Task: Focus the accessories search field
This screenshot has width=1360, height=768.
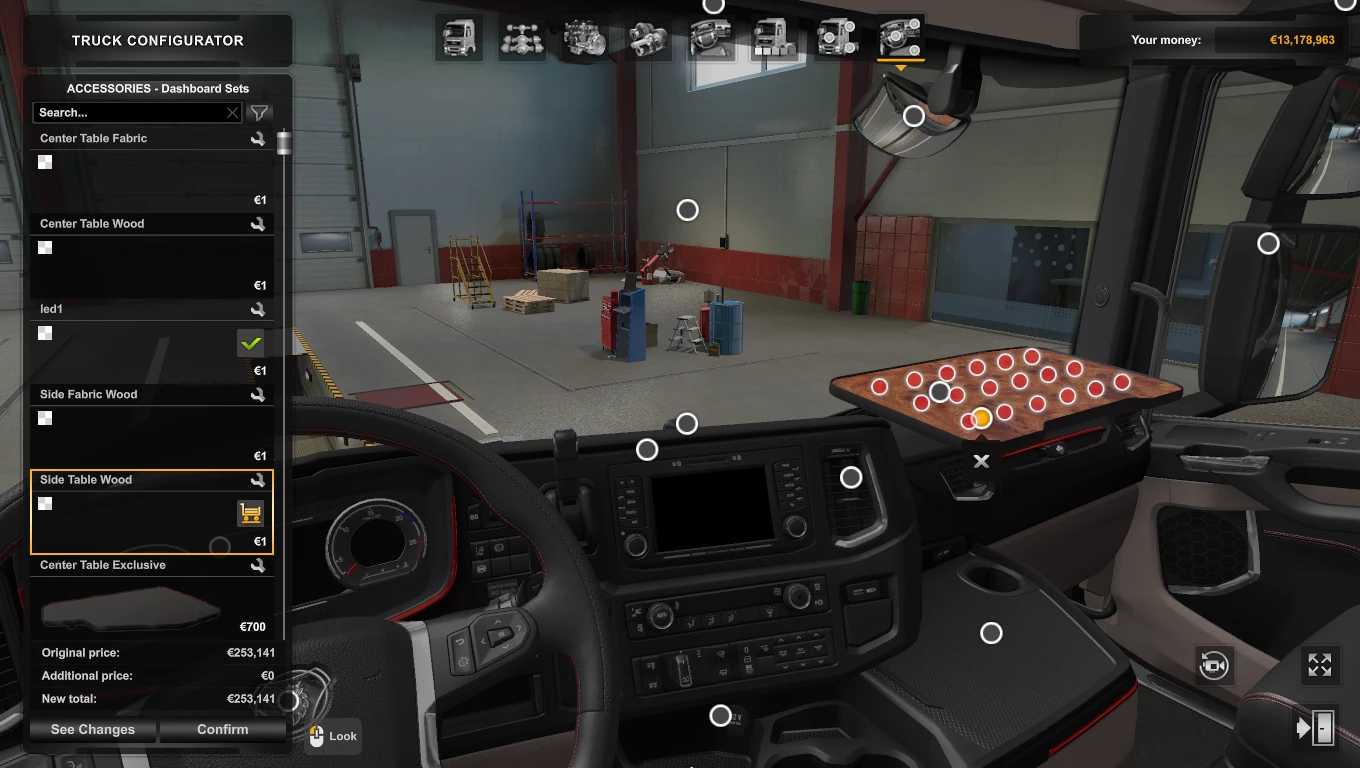Action: tap(130, 113)
